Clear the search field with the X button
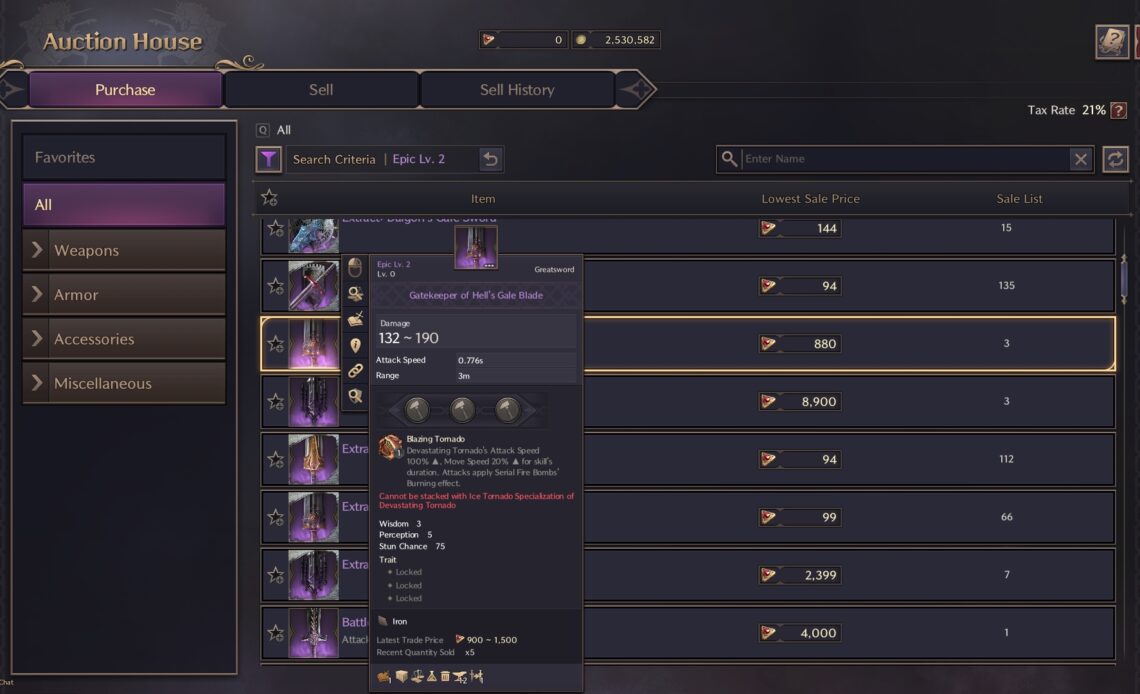The width and height of the screenshot is (1140, 694). [x=1080, y=159]
